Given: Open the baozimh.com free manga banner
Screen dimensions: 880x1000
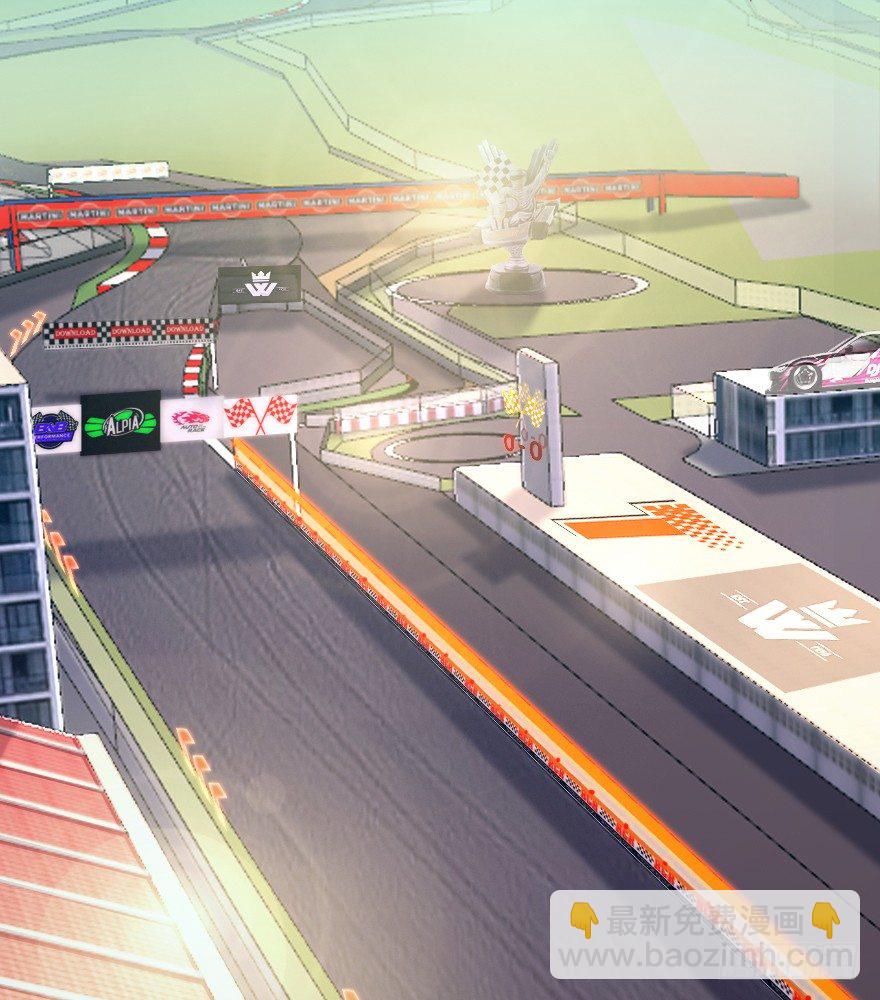Looking at the screenshot, I should tap(704, 935).
